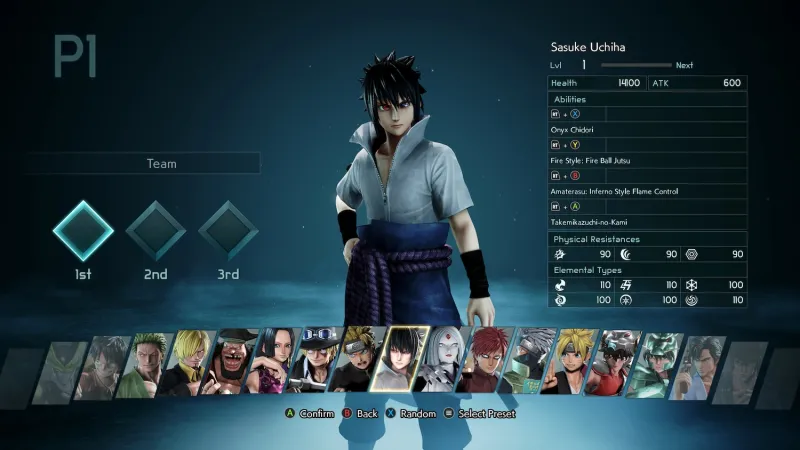Select the 1st team slot diamond
Viewport: 800px width, 450px height.
coord(83,231)
